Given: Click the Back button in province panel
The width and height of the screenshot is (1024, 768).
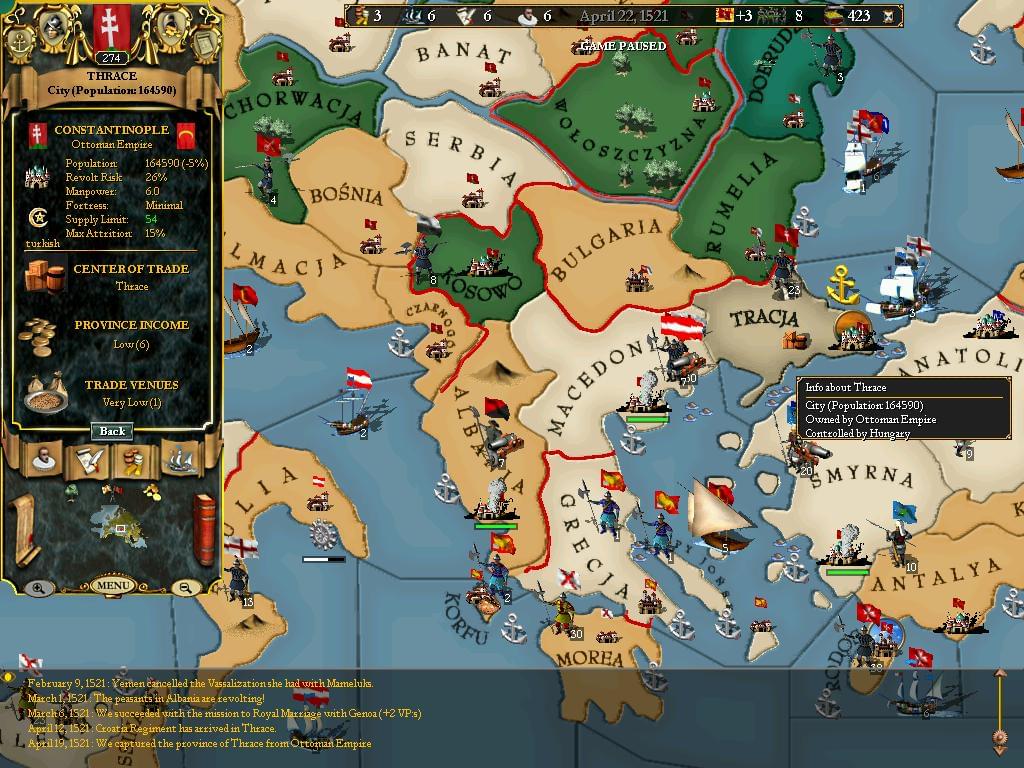Looking at the screenshot, I should (x=112, y=431).
